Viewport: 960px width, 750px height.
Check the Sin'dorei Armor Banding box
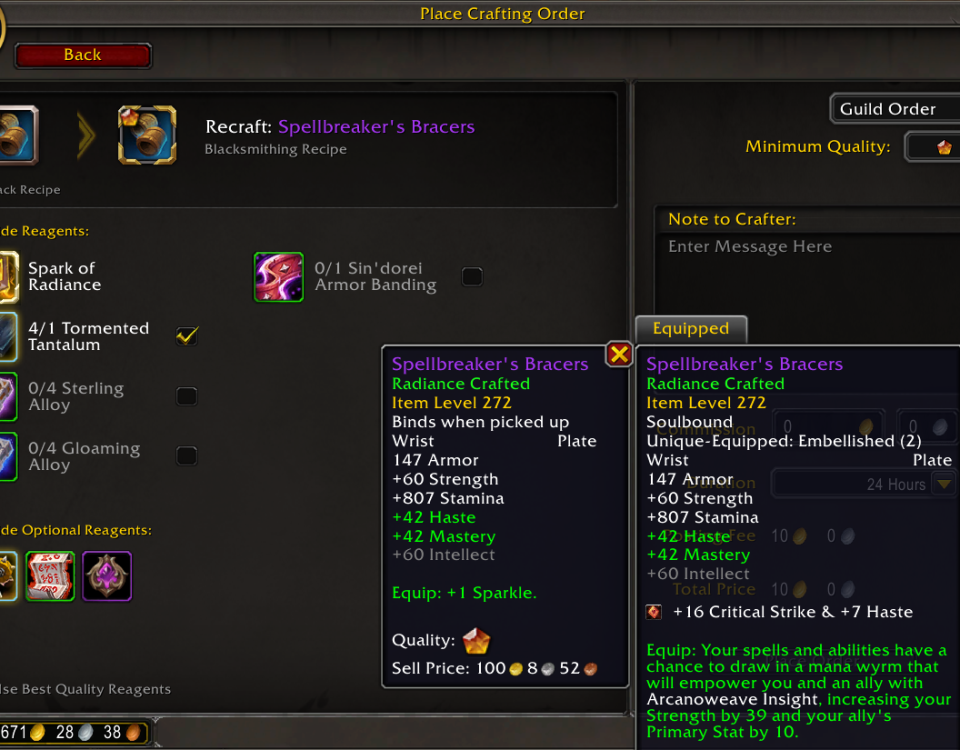(x=472, y=276)
